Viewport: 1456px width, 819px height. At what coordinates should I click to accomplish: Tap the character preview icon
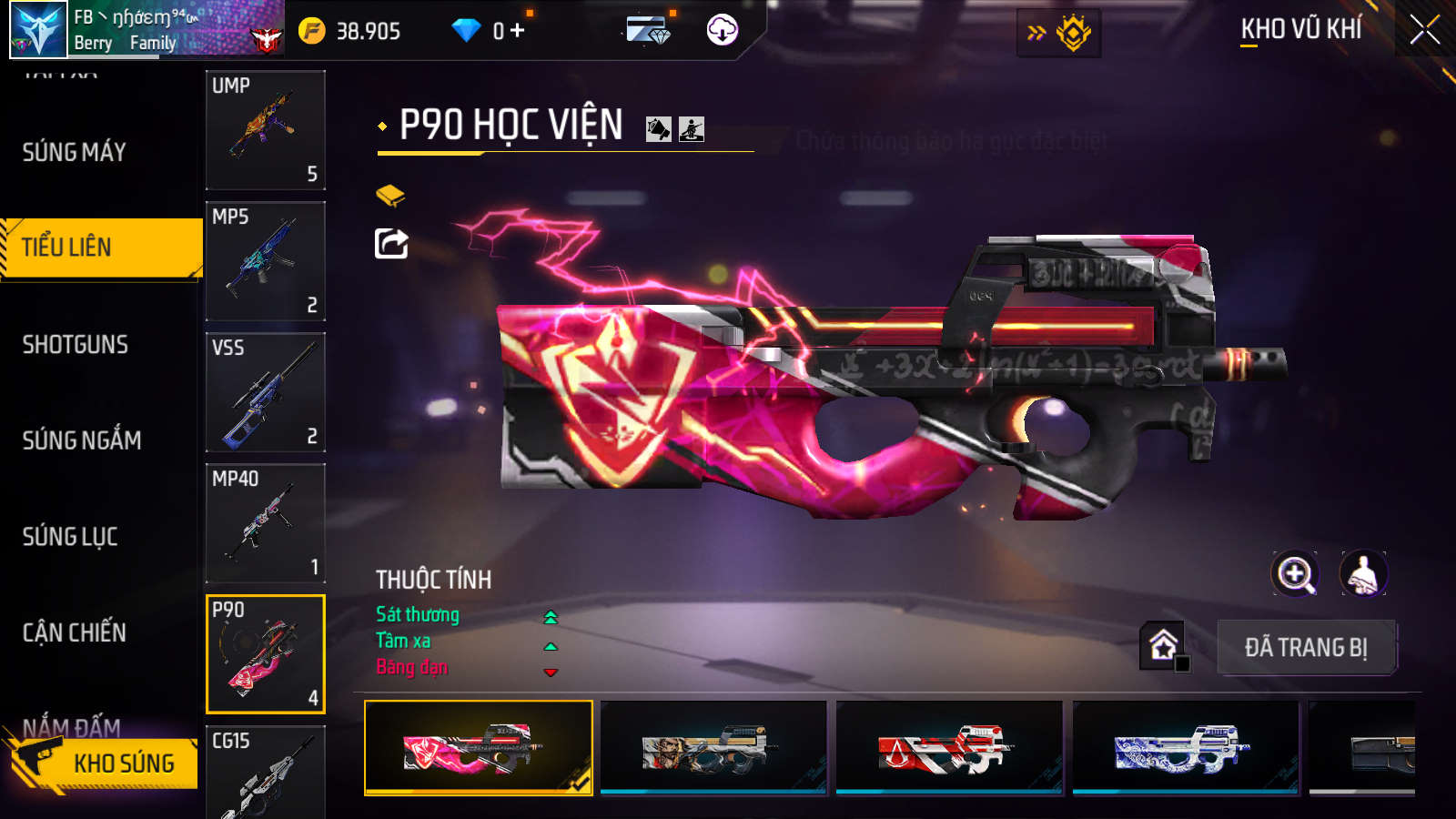pos(1363,574)
